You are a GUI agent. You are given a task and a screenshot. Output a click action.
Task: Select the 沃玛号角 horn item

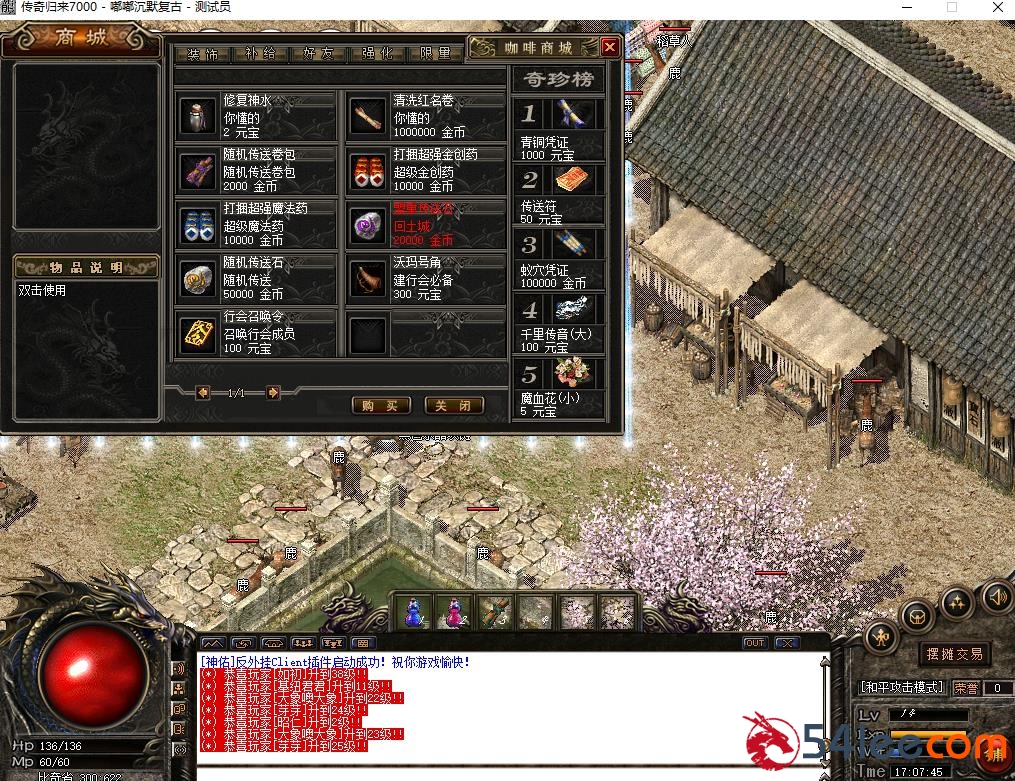coord(426,279)
